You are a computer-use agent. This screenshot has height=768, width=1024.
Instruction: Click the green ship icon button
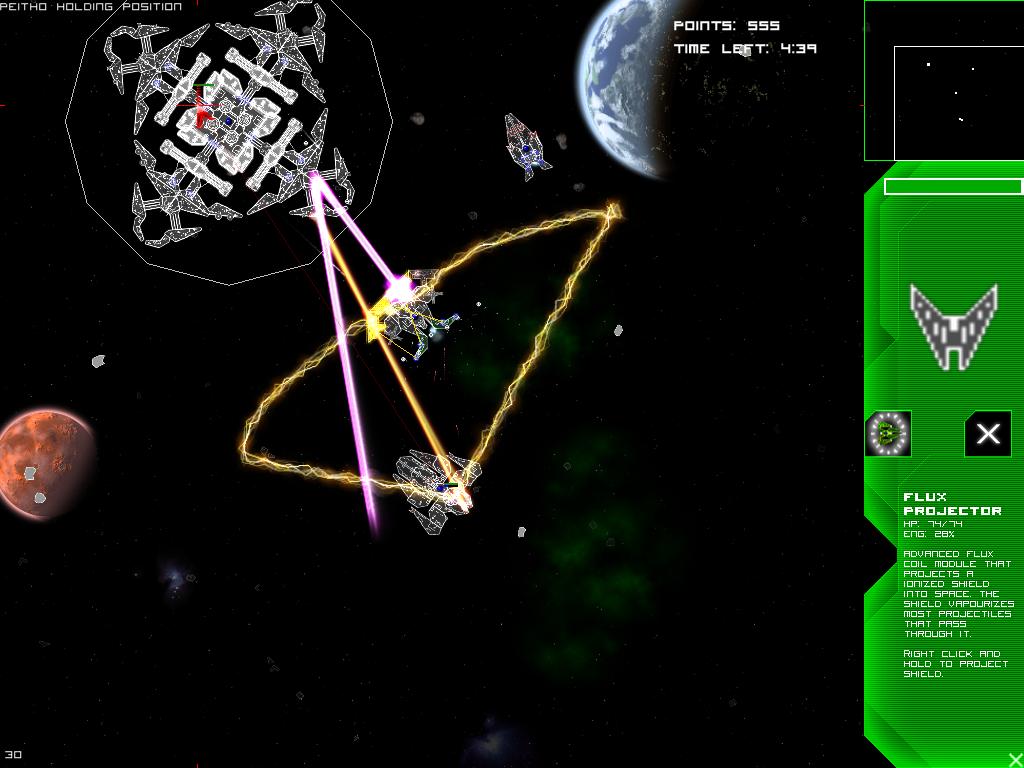pos(888,434)
